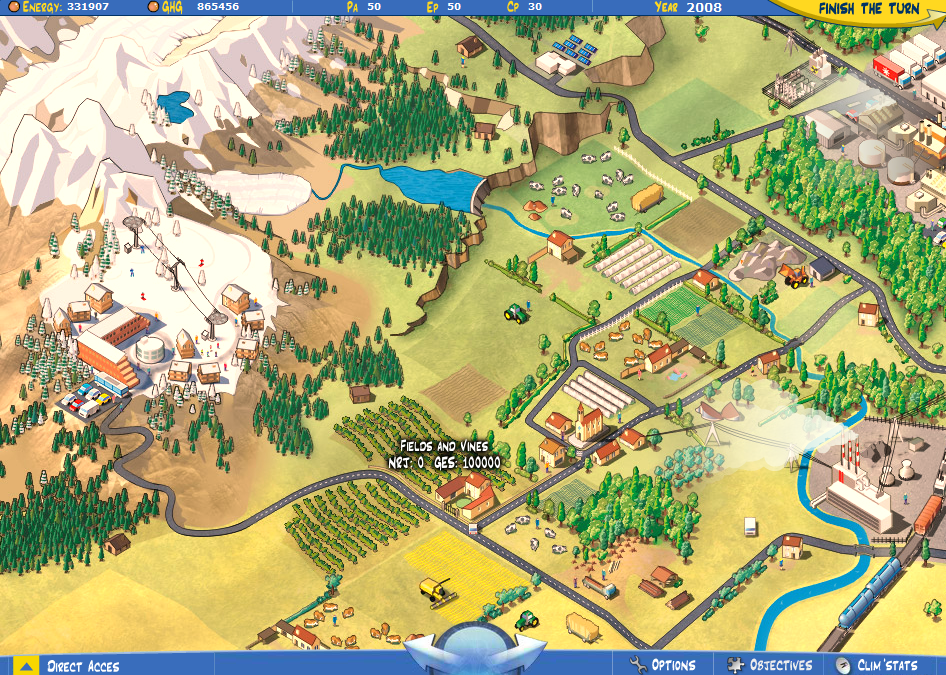Click the blue globe navigation control
Viewport: 946px width, 675px height.
click(472, 648)
